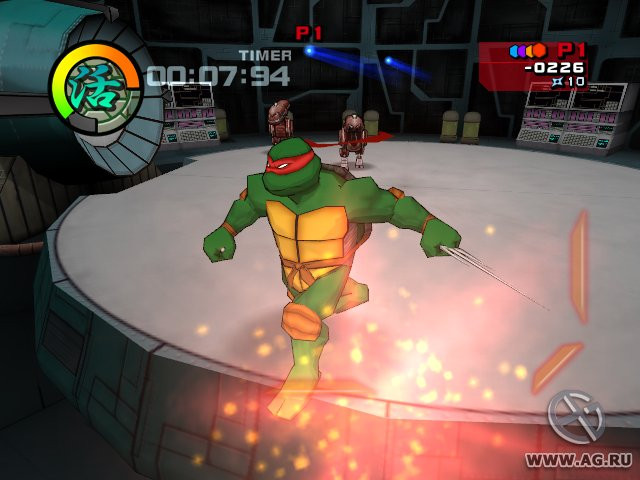Click the colored gems next to the P1 label
This screenshot has width=640, height=480.
click(528, 50)
